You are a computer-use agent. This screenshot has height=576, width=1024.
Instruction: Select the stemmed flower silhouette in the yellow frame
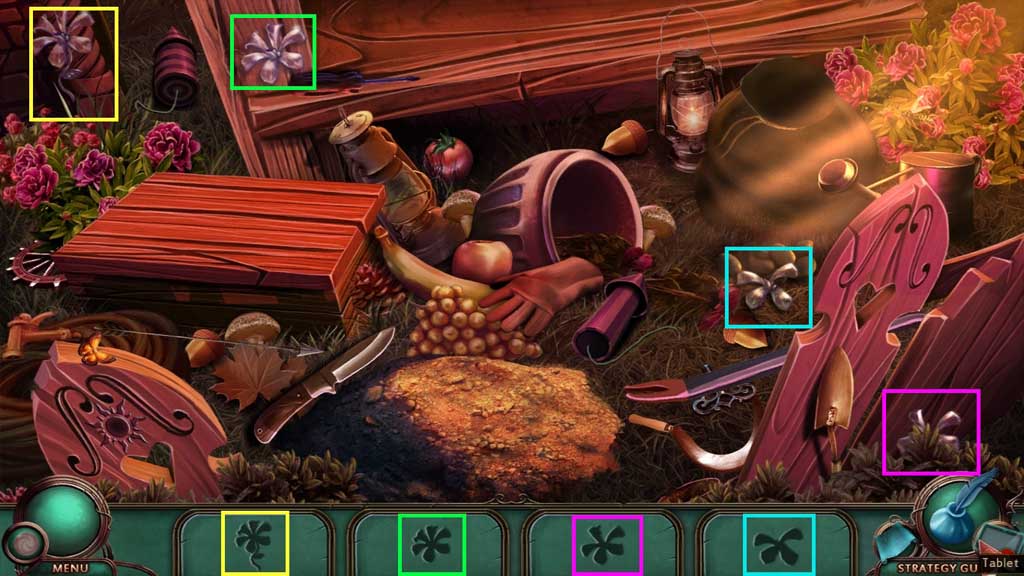254,543
